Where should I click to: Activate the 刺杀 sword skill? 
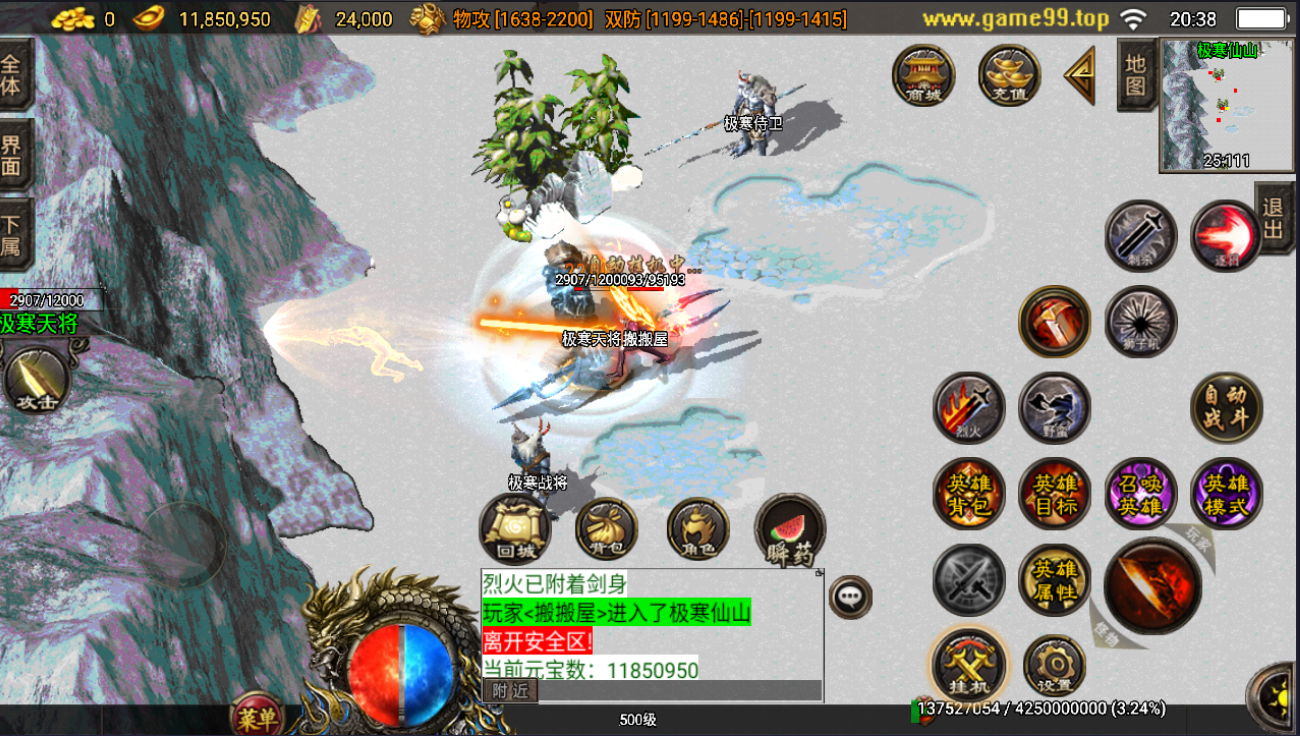pos(1141,237)
